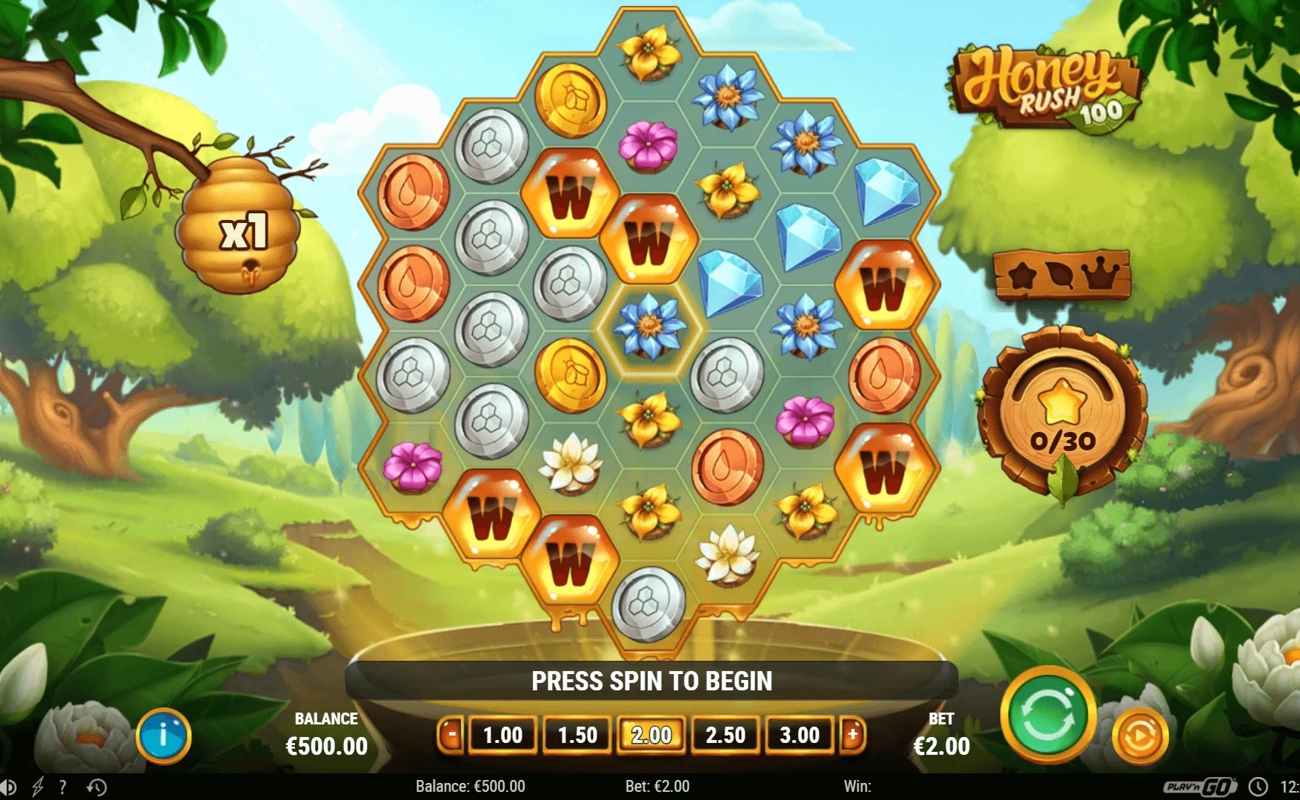The width and height of the screenshot is (1300, 800).
Task: Open the Honey Rush game information screen
Action: (x=165, y=734)
